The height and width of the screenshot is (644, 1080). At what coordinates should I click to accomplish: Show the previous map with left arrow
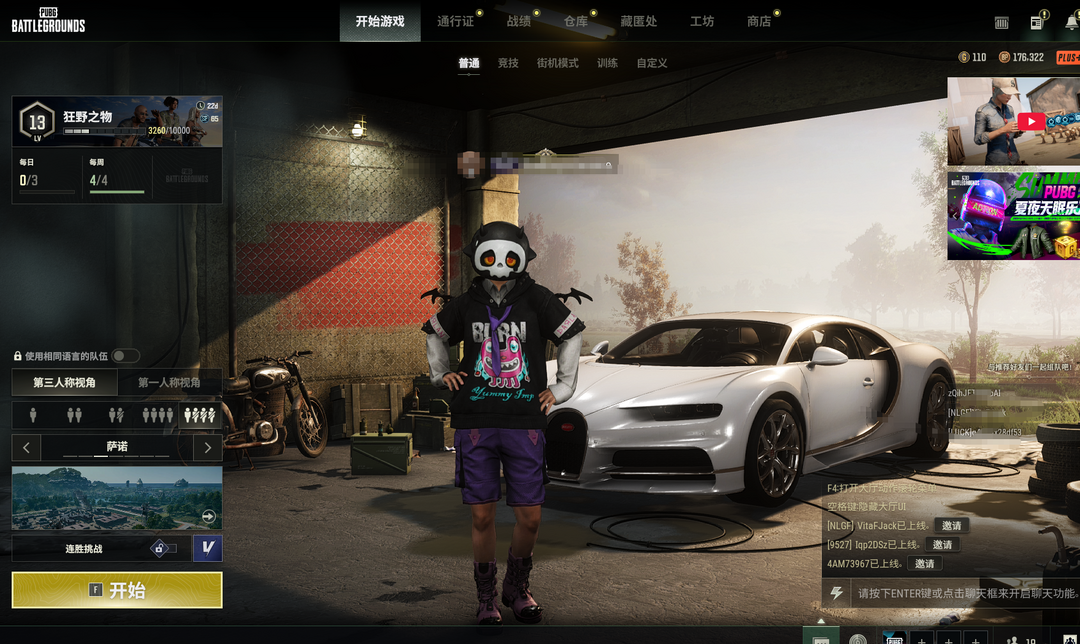coord(26,447)
